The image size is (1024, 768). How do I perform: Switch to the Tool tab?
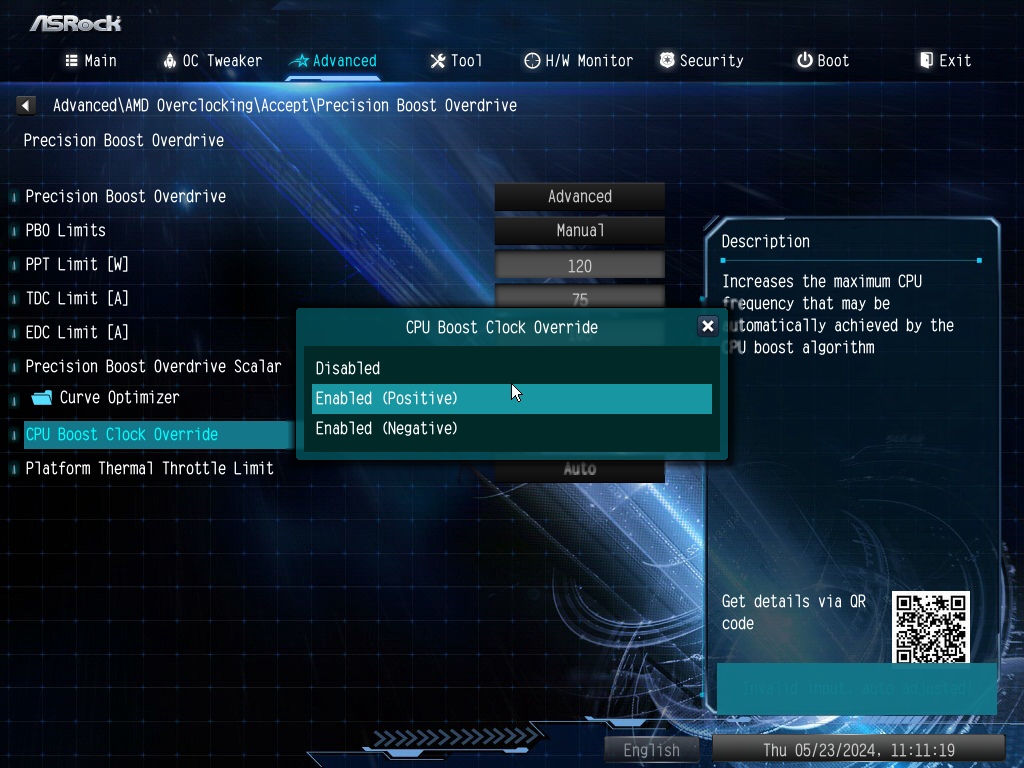click(x=456, y=61)
